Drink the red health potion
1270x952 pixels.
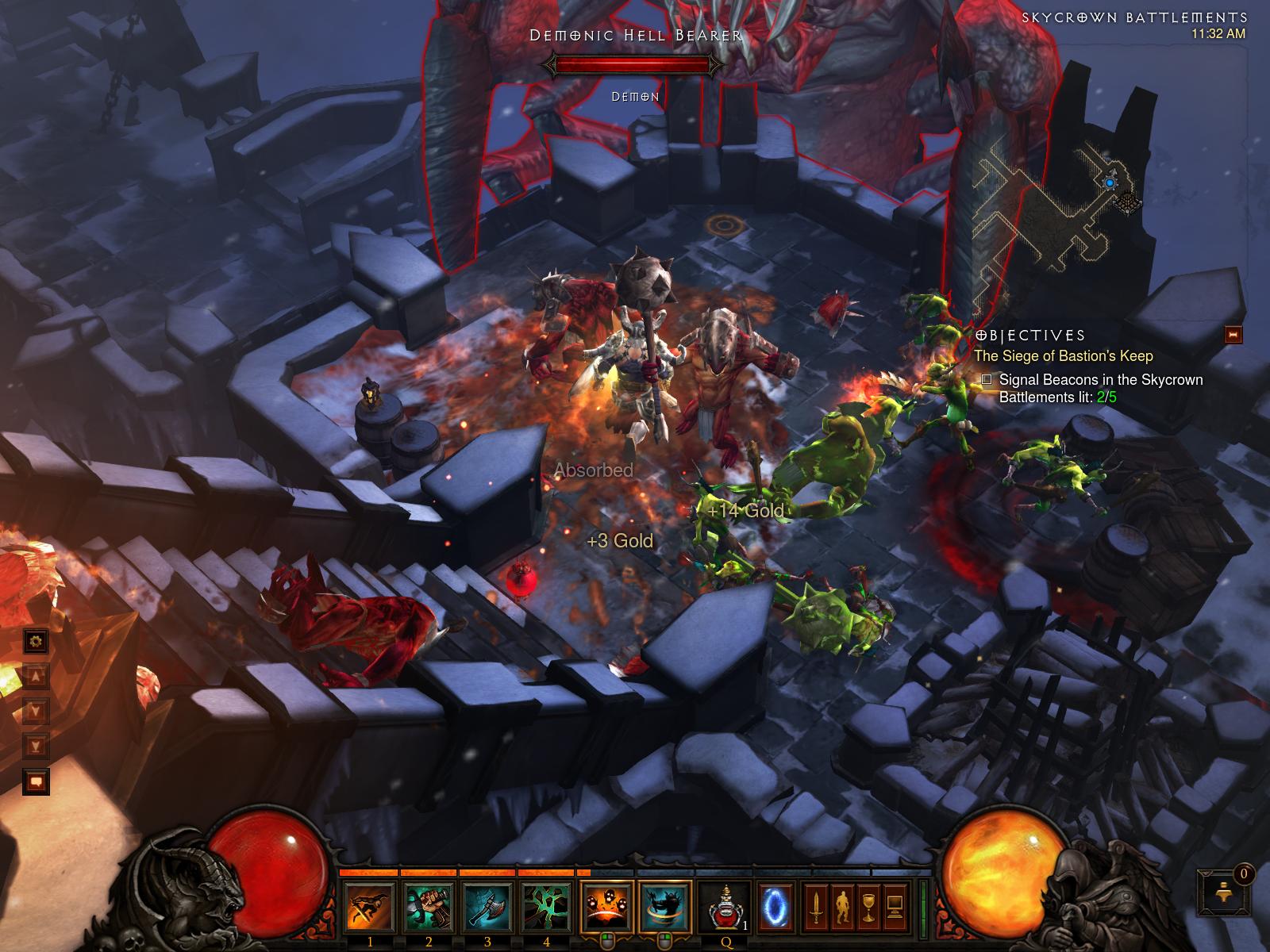(x=725, y=907)
